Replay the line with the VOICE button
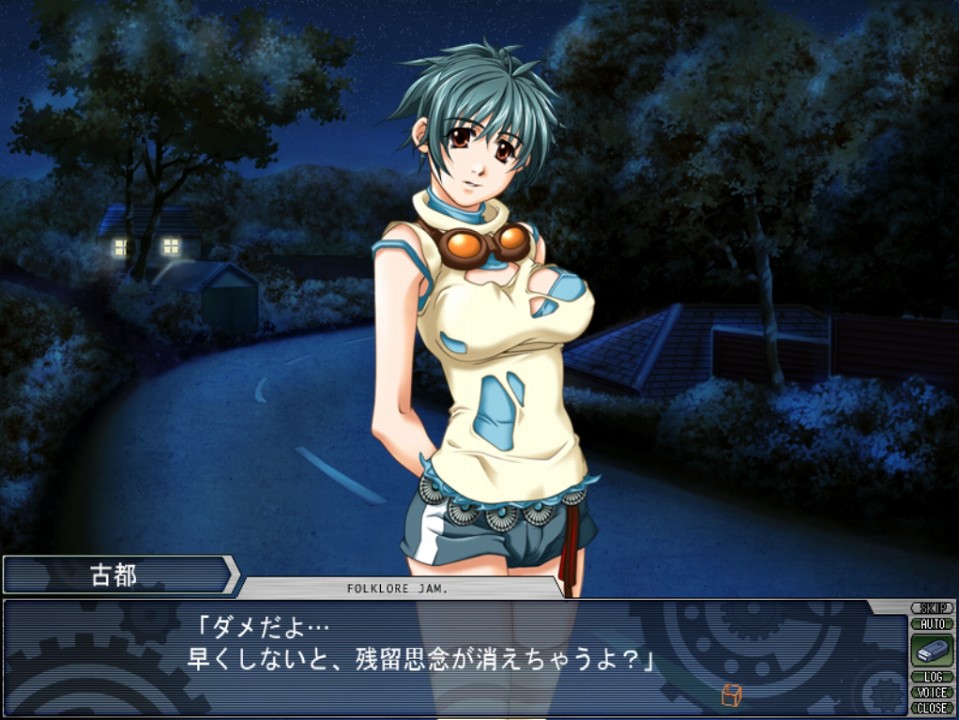 [x=932, y=692]
